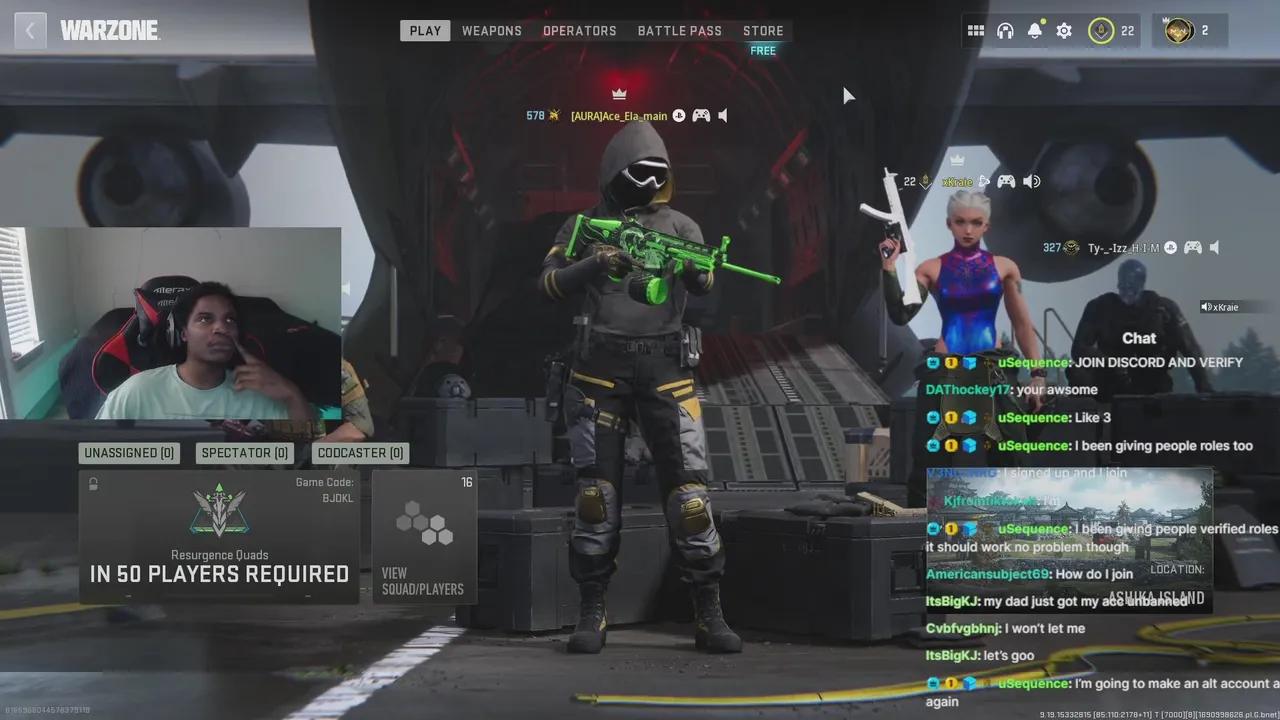1280x720 pixels.
Task: Click the controller icon next to xKraie
Action: (x=1006, y=181)
